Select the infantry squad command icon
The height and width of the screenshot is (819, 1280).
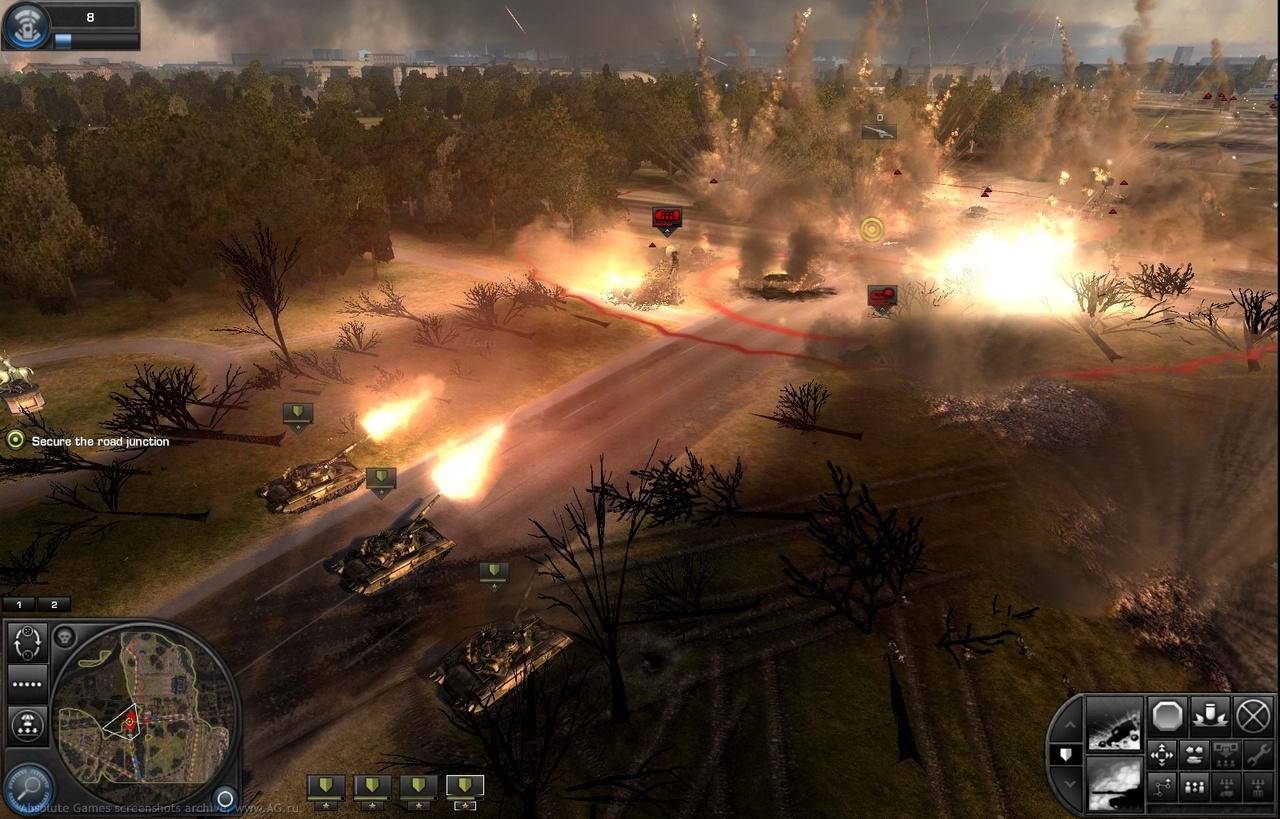click(x=1194, y=788)
